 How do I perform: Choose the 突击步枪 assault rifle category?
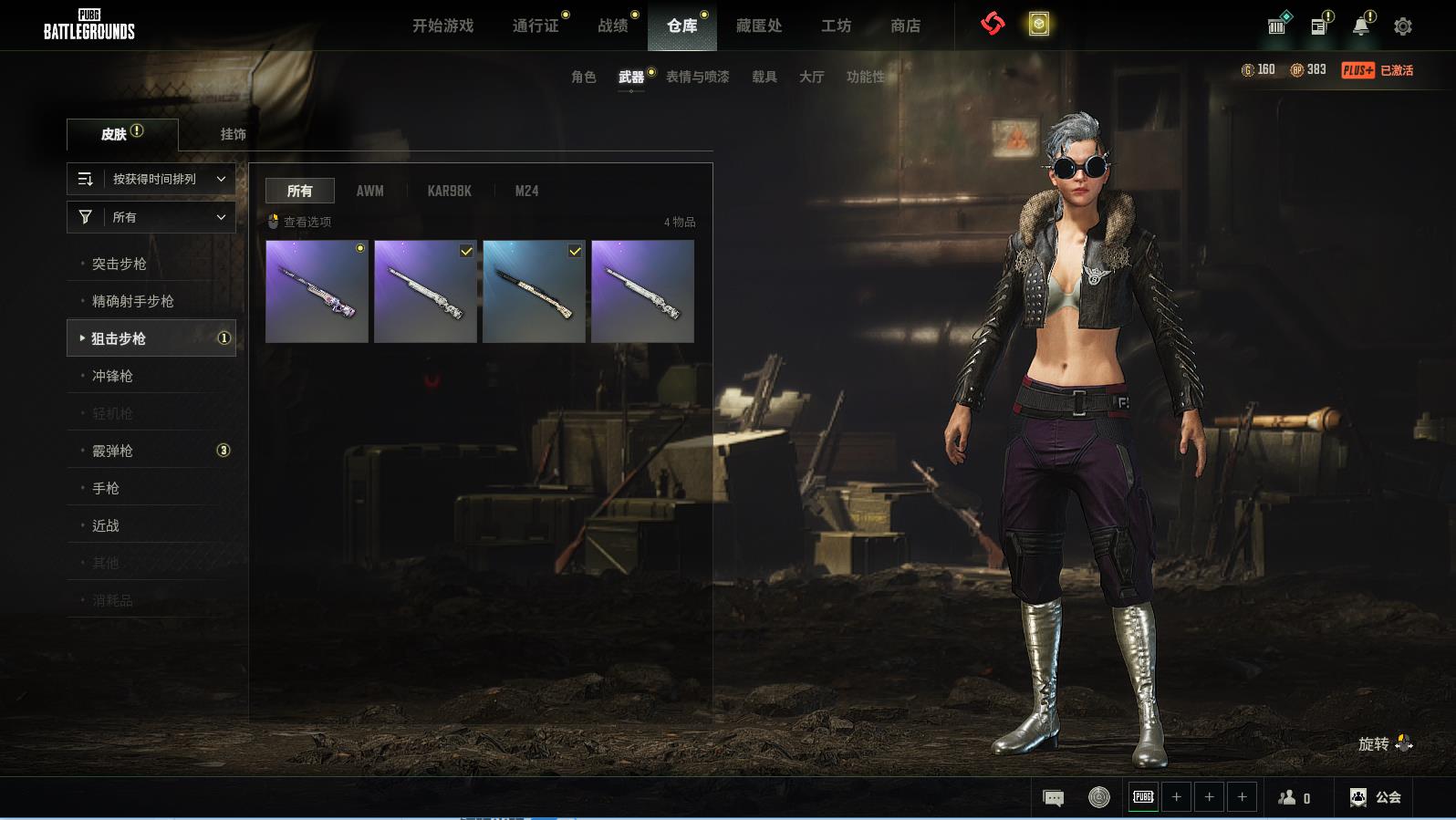[120, 264]
